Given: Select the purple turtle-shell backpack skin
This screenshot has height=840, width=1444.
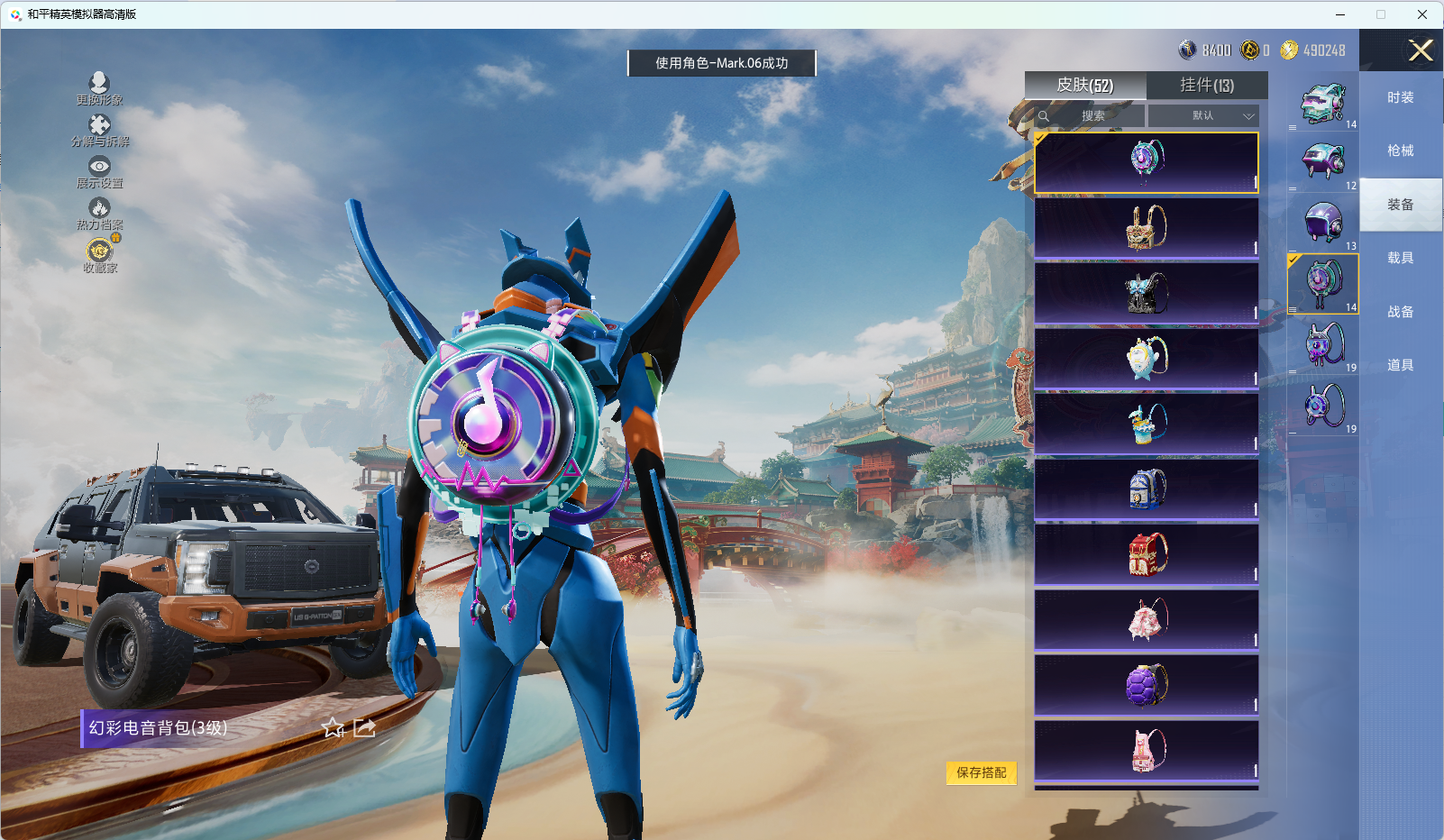Looking at the screenshot, I should tap(1147, 685).
